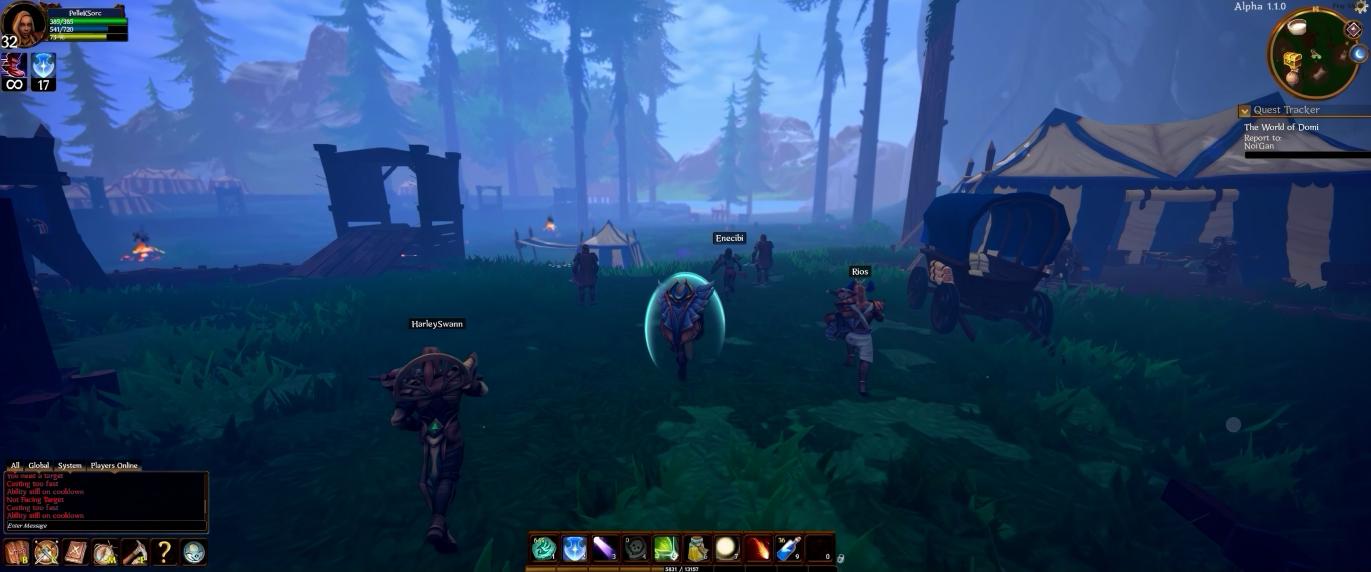Open the red book menu icon
Viewport: 1371px width, 572px height.
(x=76, y=552)
